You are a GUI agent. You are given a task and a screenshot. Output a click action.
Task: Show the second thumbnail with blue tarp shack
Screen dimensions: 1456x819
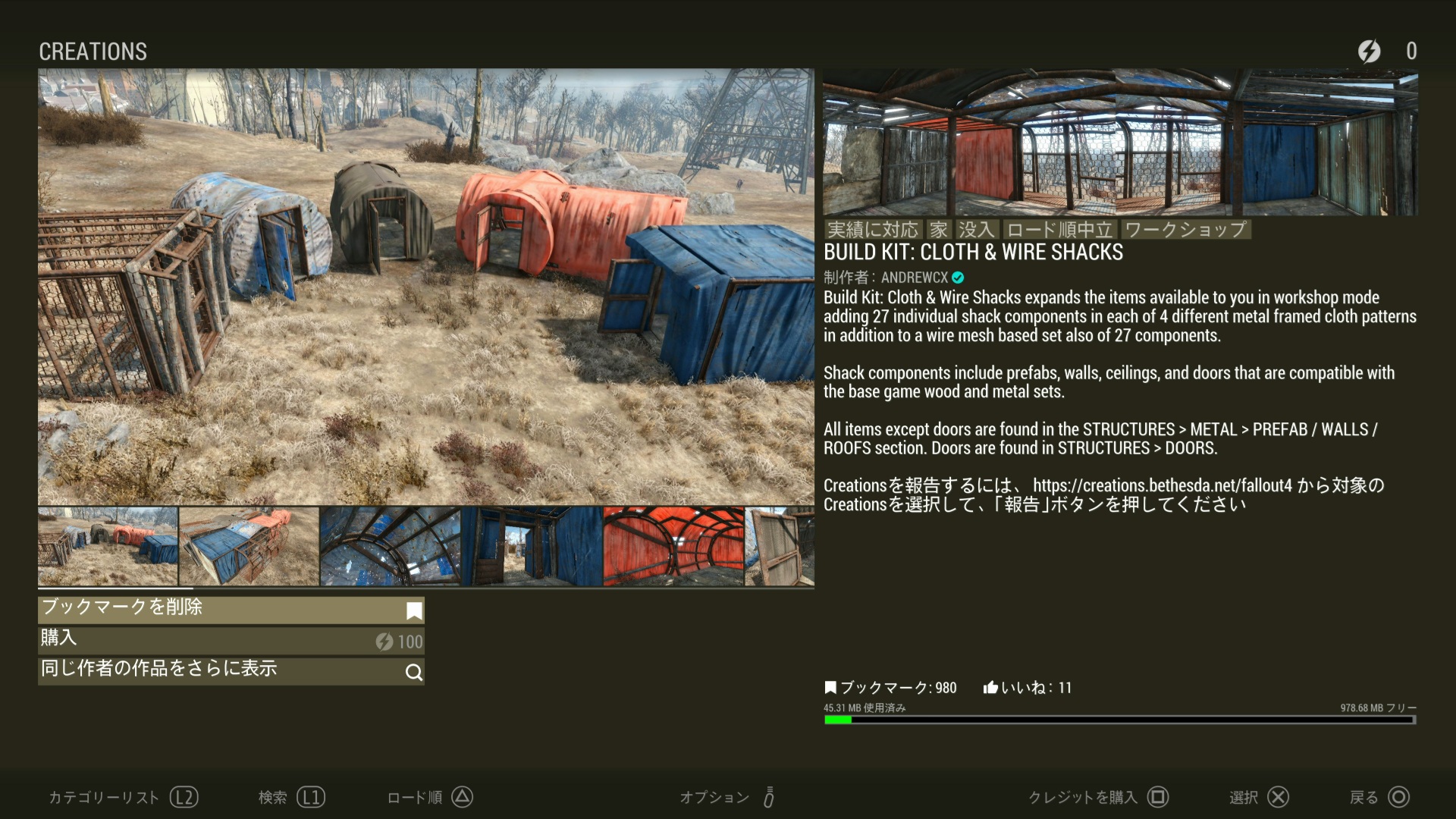[x=249, y=547]
